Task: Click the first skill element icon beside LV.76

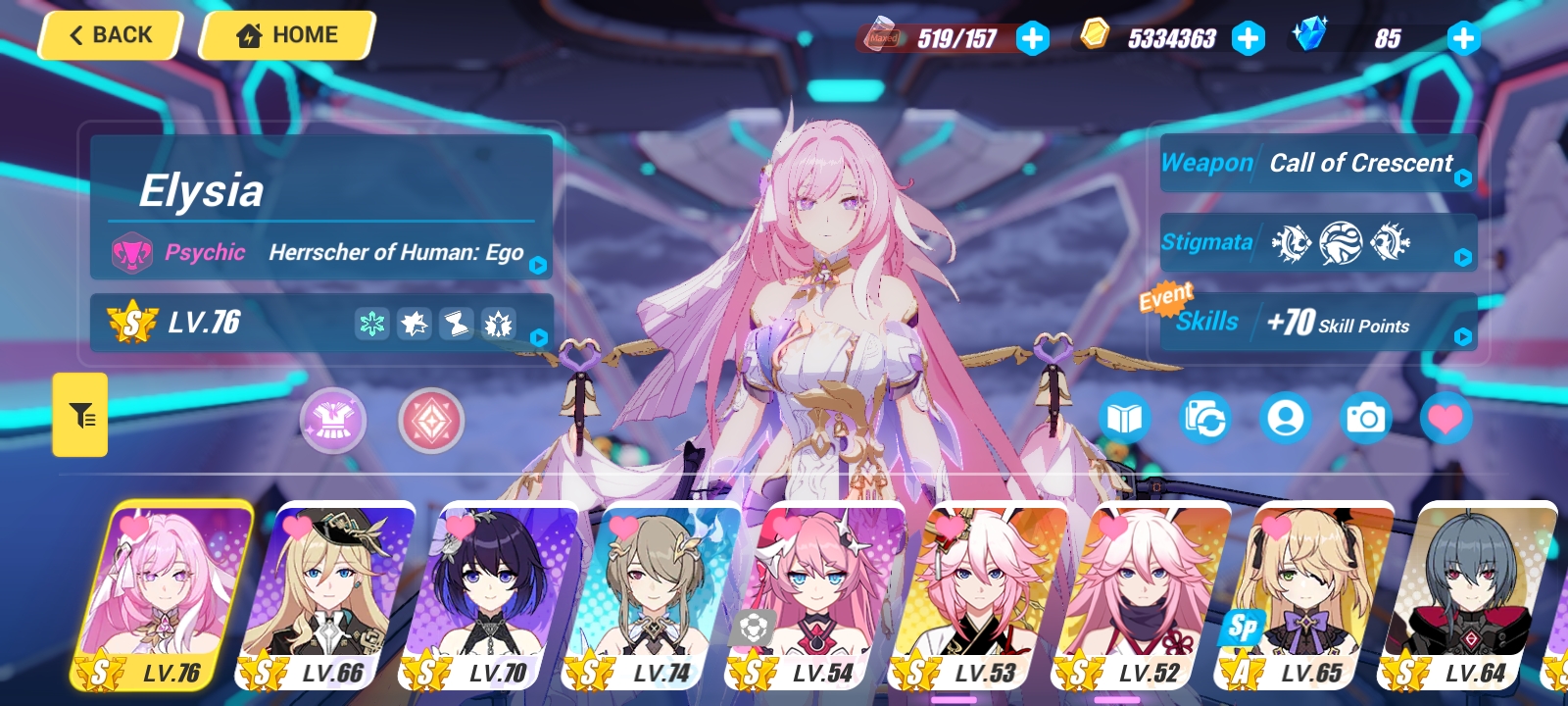Action: (370, 324)
